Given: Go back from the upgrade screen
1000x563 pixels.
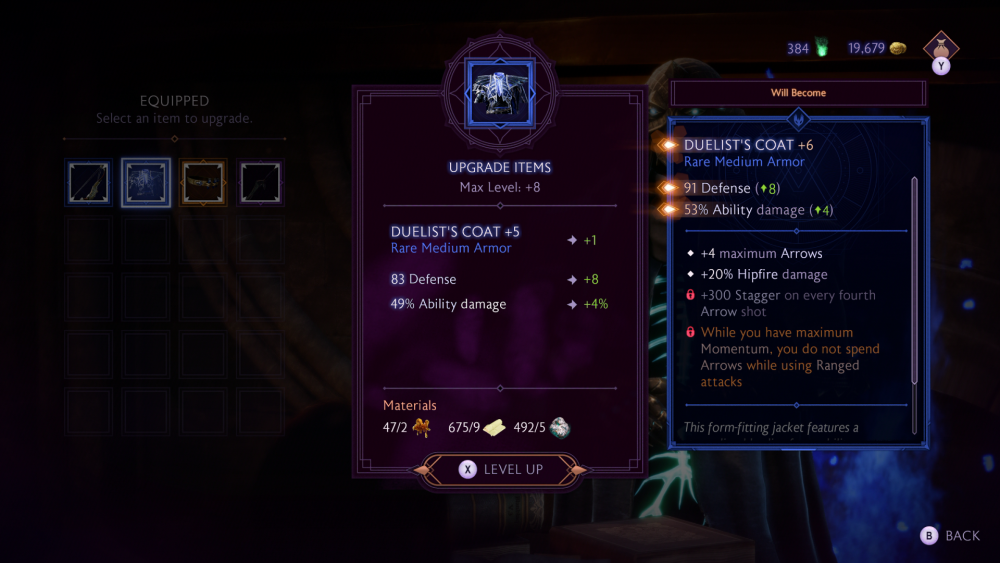Looking at the screenshot, I should pos(951,536).
